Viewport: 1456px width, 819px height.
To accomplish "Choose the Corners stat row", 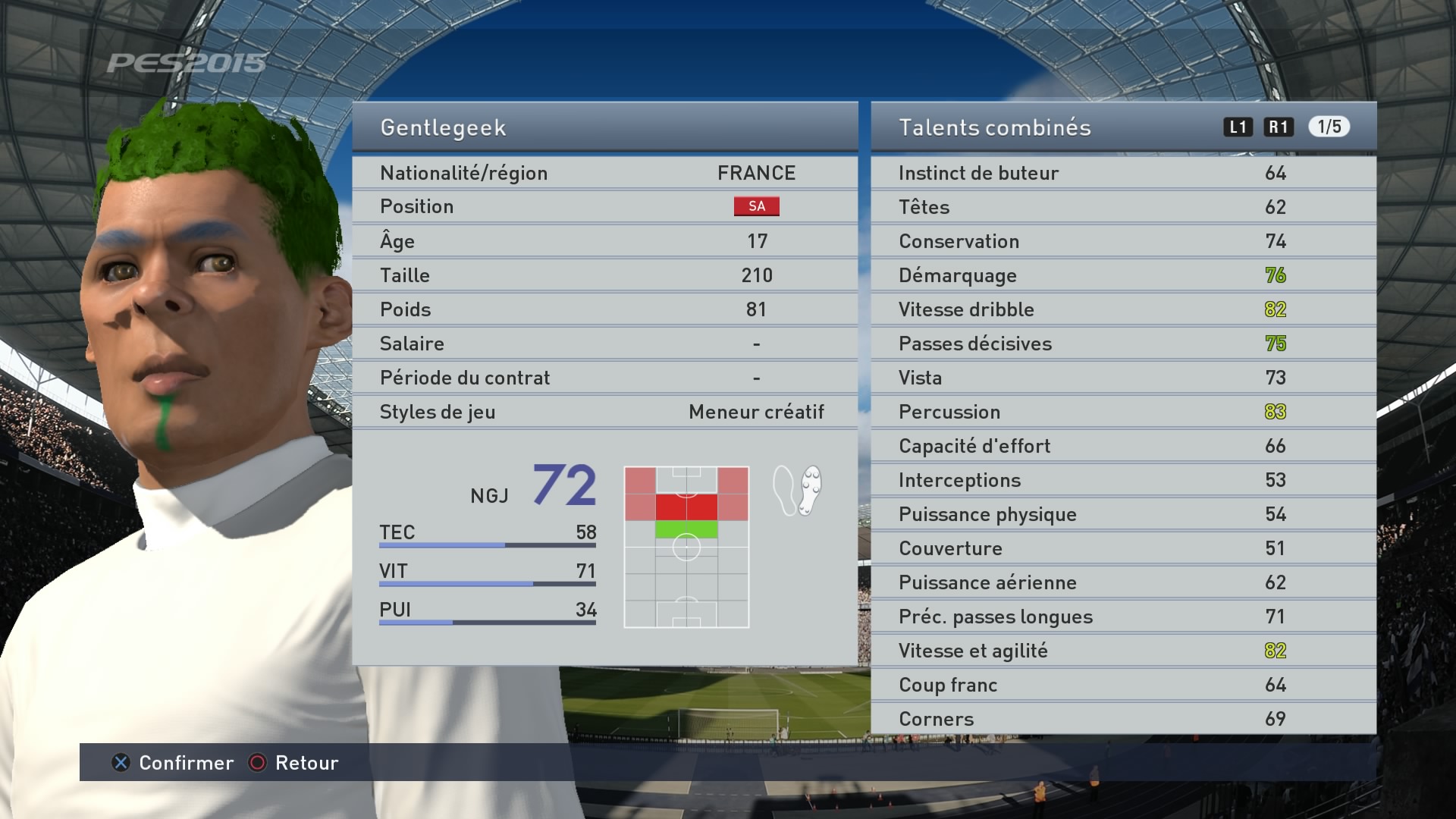I will coord(1123,718).
